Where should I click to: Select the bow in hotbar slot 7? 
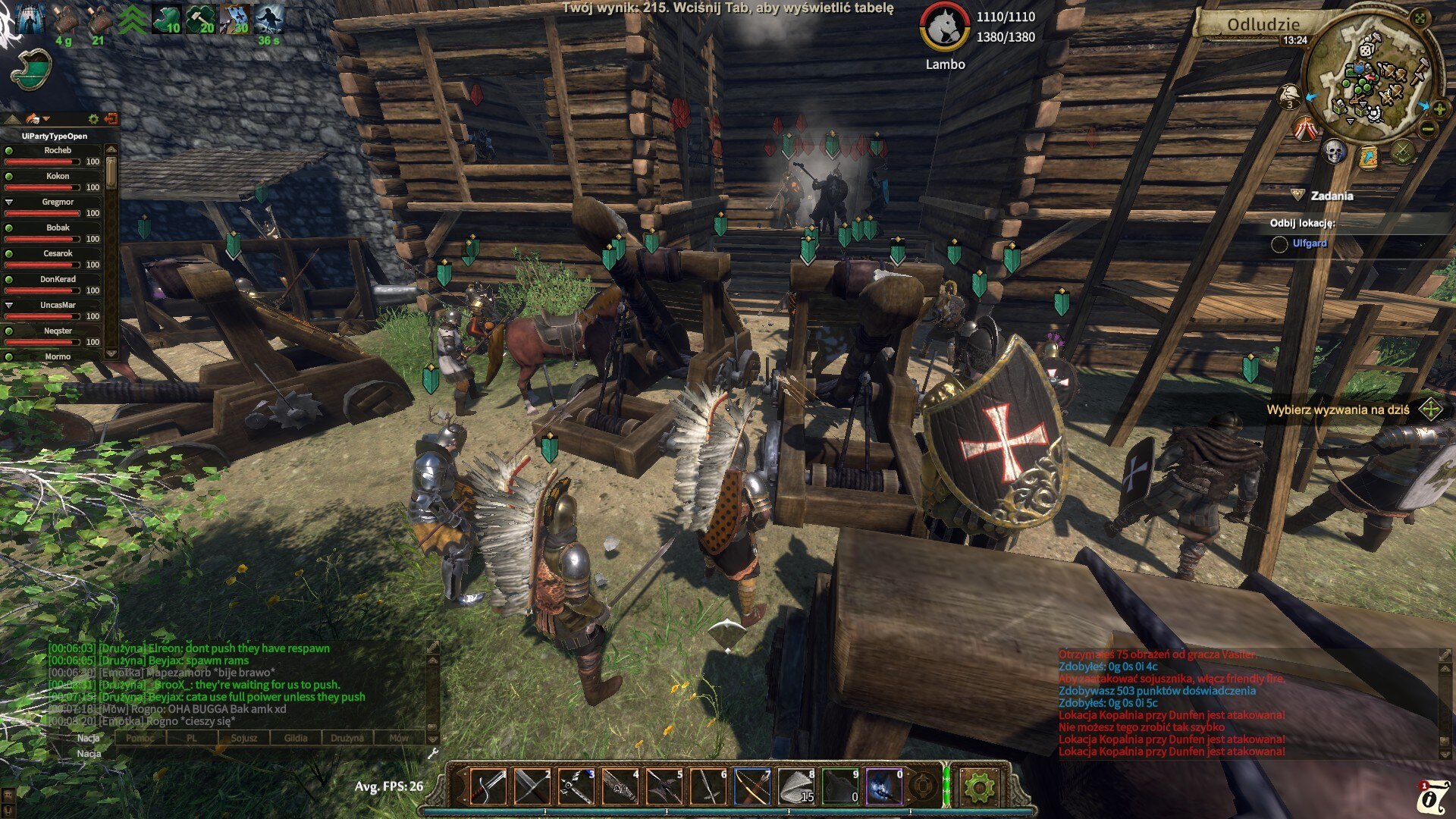[752, 786]
